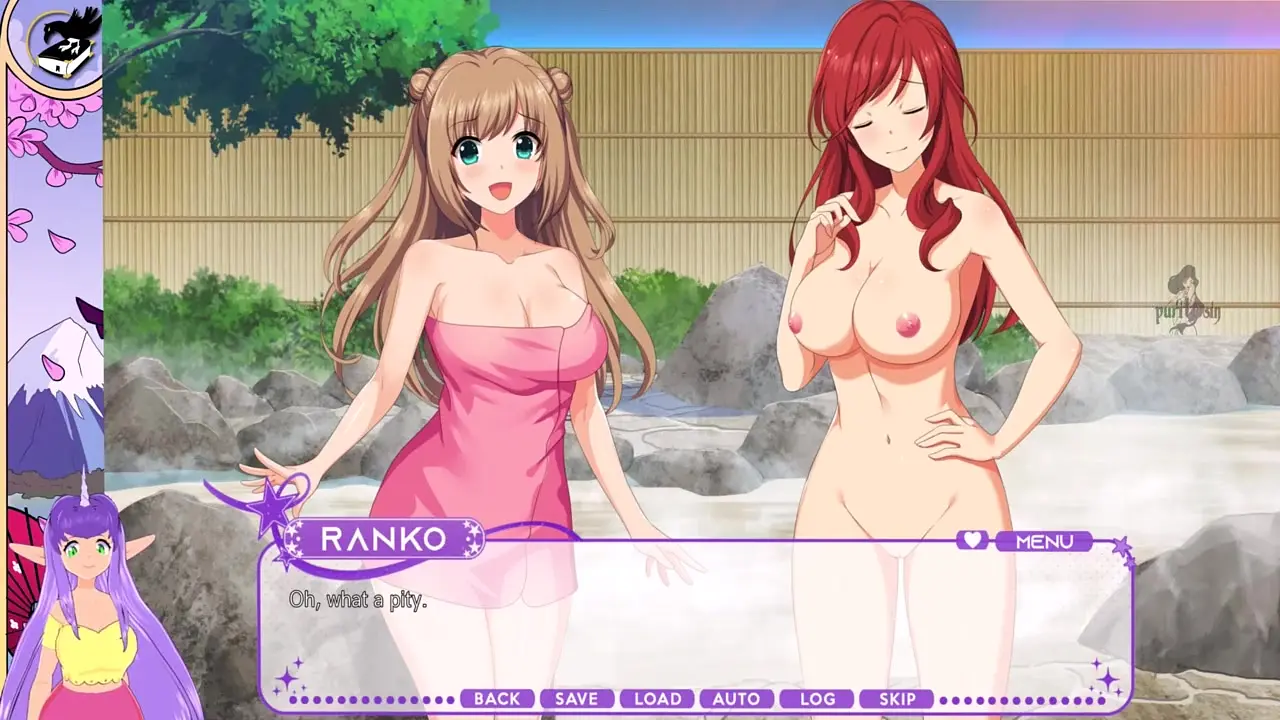This screenshot has width=1280, height=720.
Task: Show the dialogue Log
Action: (817, 699)
